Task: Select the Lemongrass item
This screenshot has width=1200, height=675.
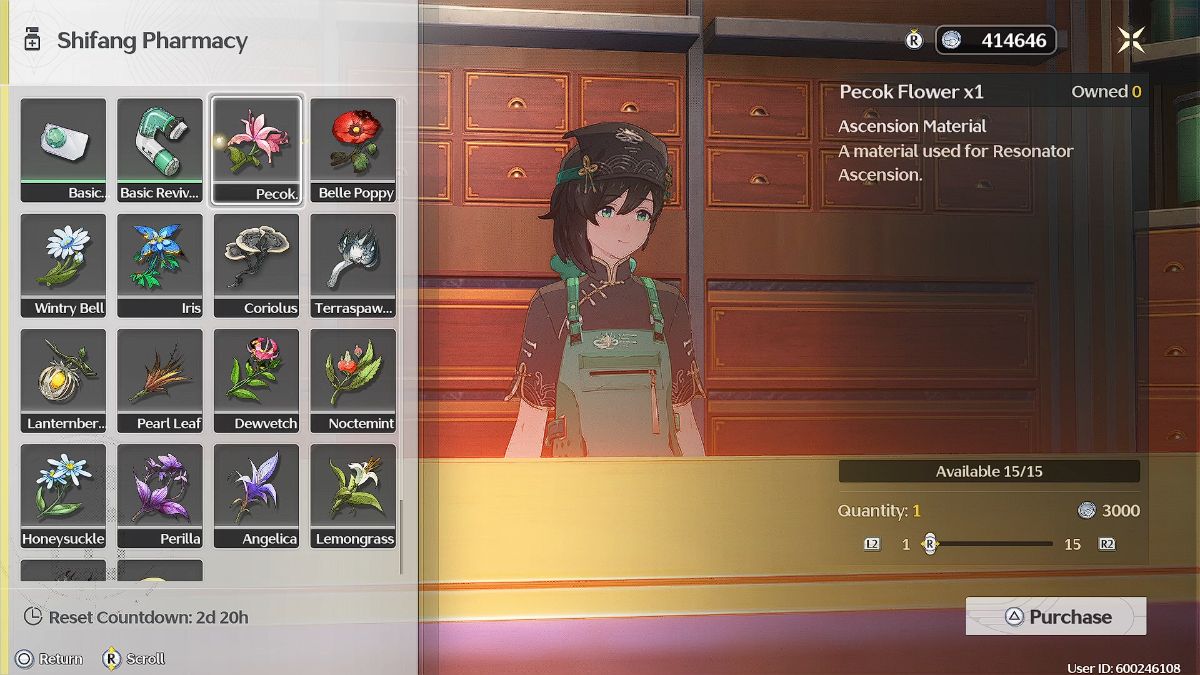Action: click(354, 495)
